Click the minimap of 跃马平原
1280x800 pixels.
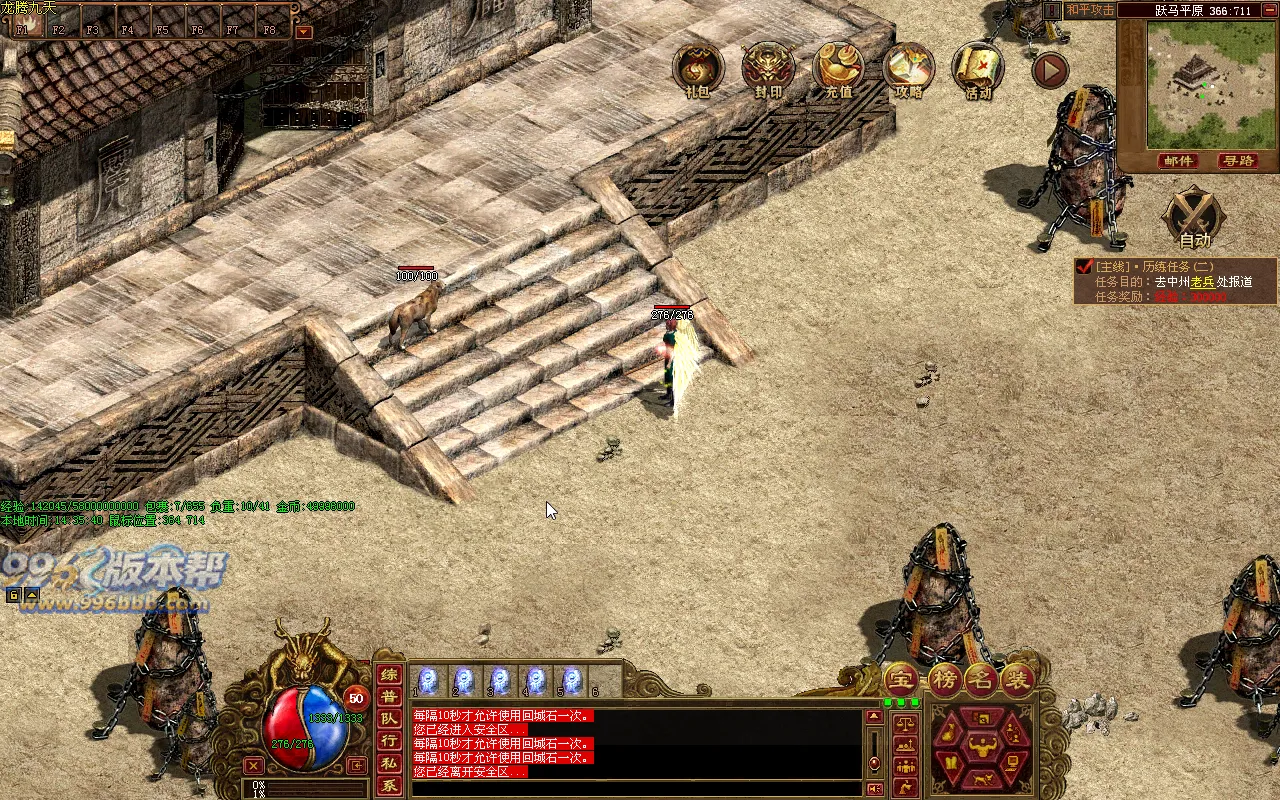(x=1197, y=84)
